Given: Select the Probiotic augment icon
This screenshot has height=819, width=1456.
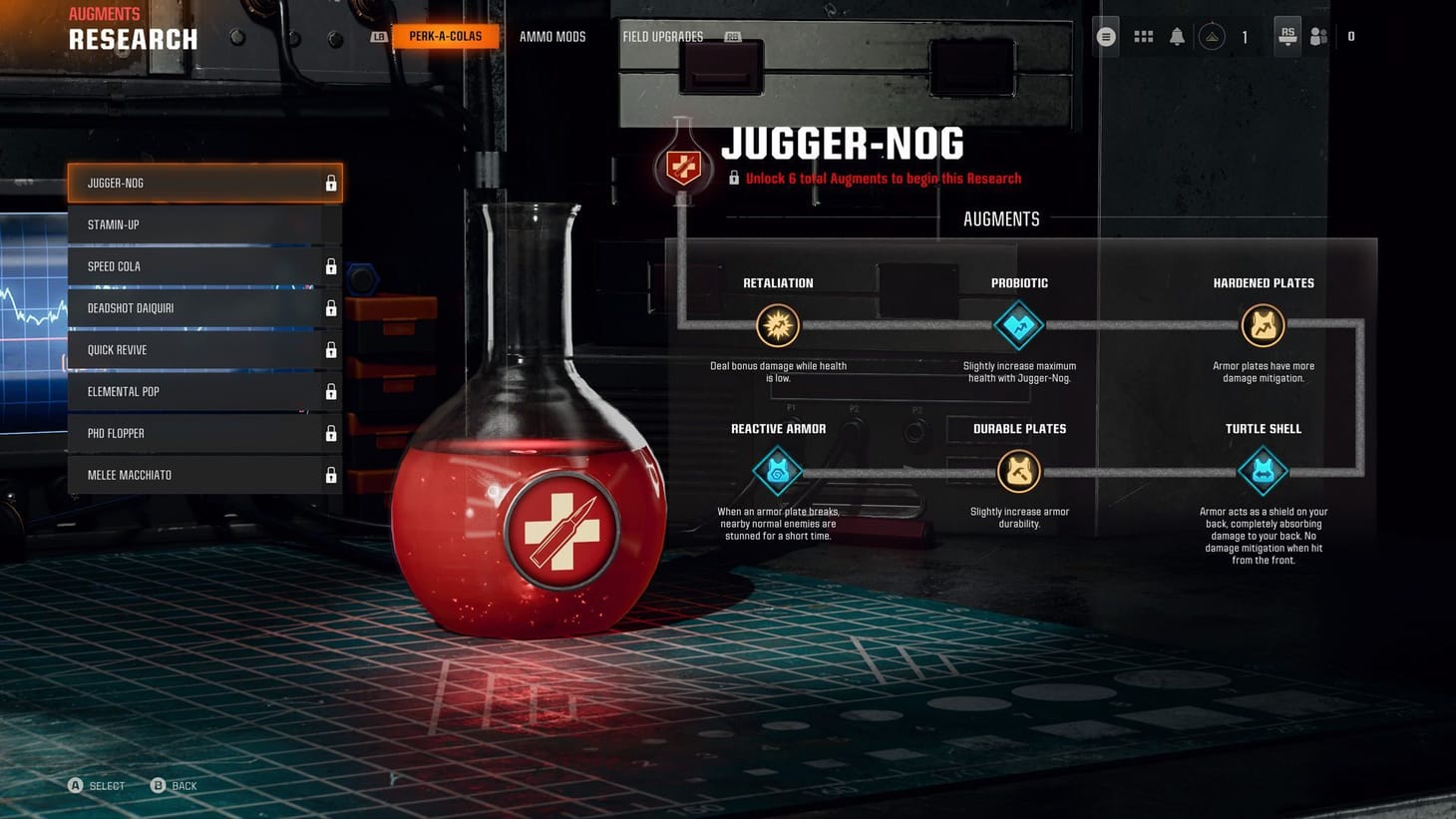Looking at the screenshot, I should tap(1018, 324).
